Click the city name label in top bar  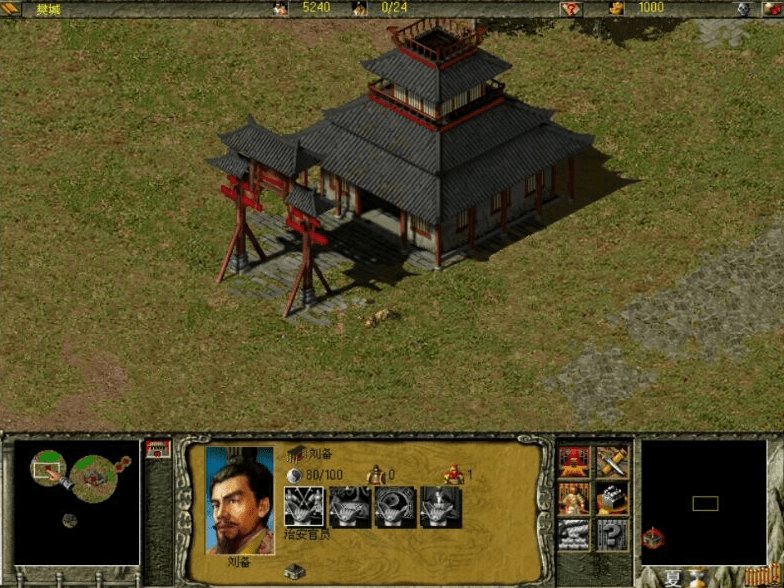[48, 8]
